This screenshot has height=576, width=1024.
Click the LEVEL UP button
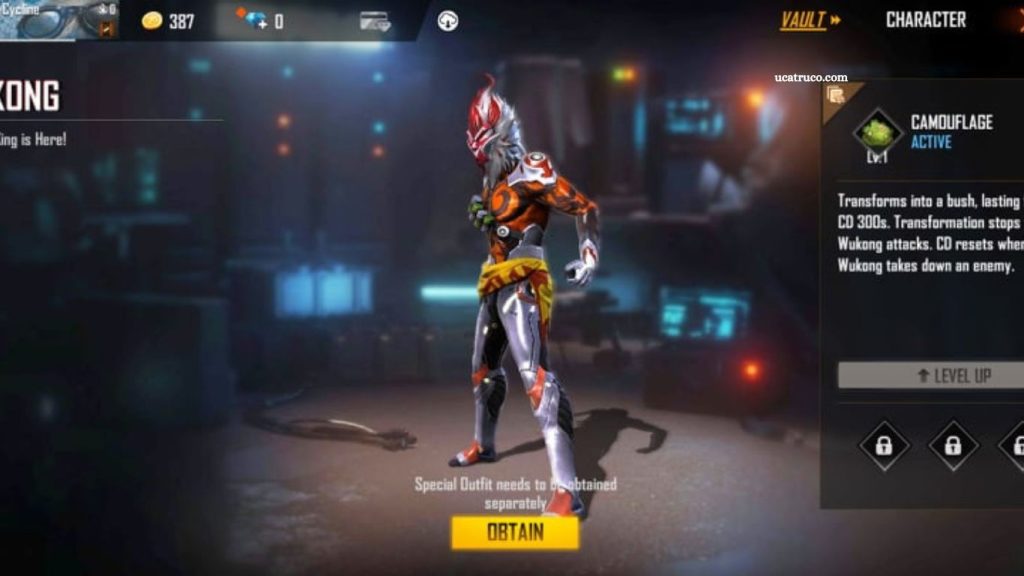[x=930, y=376]
